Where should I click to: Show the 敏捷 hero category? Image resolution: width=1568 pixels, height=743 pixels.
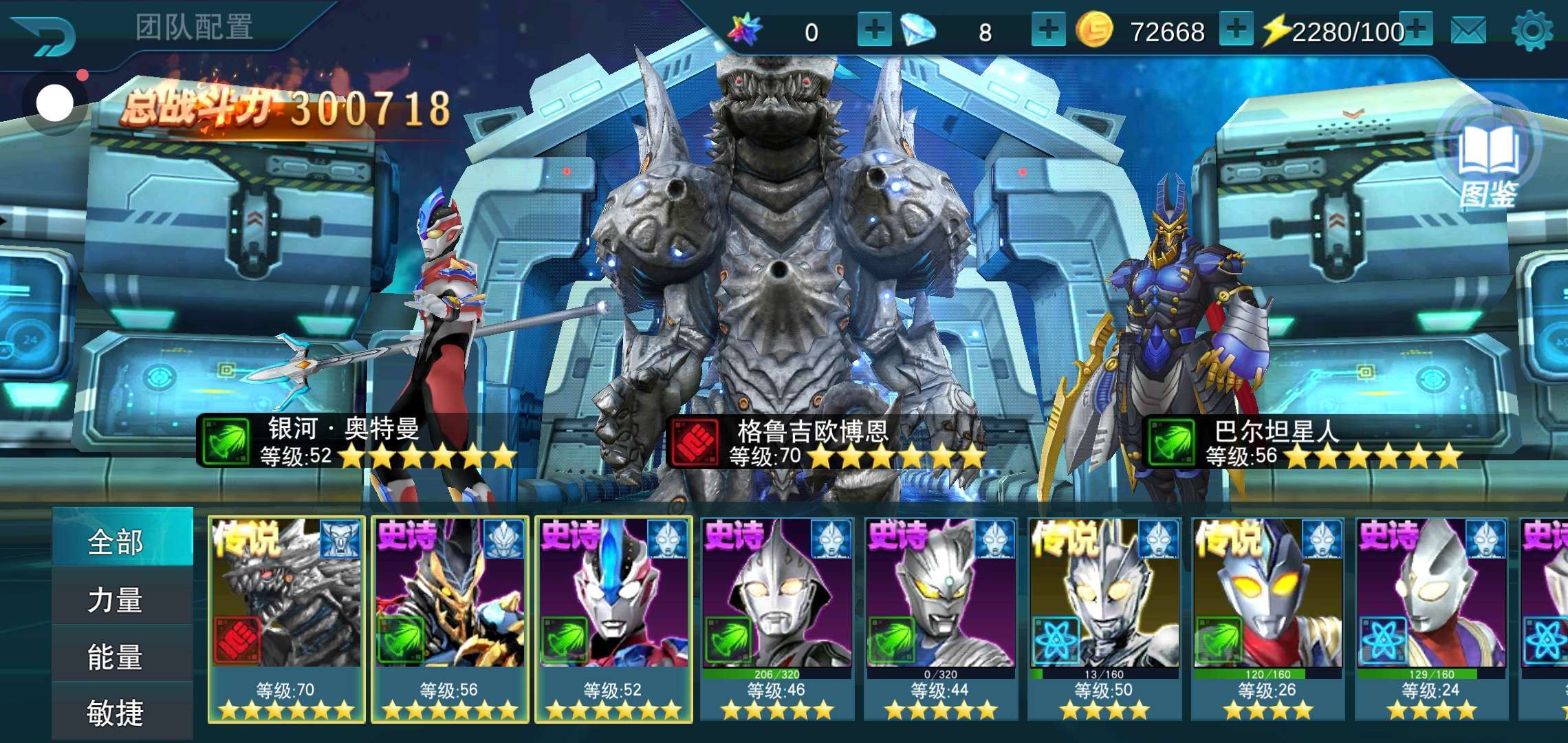116,712
